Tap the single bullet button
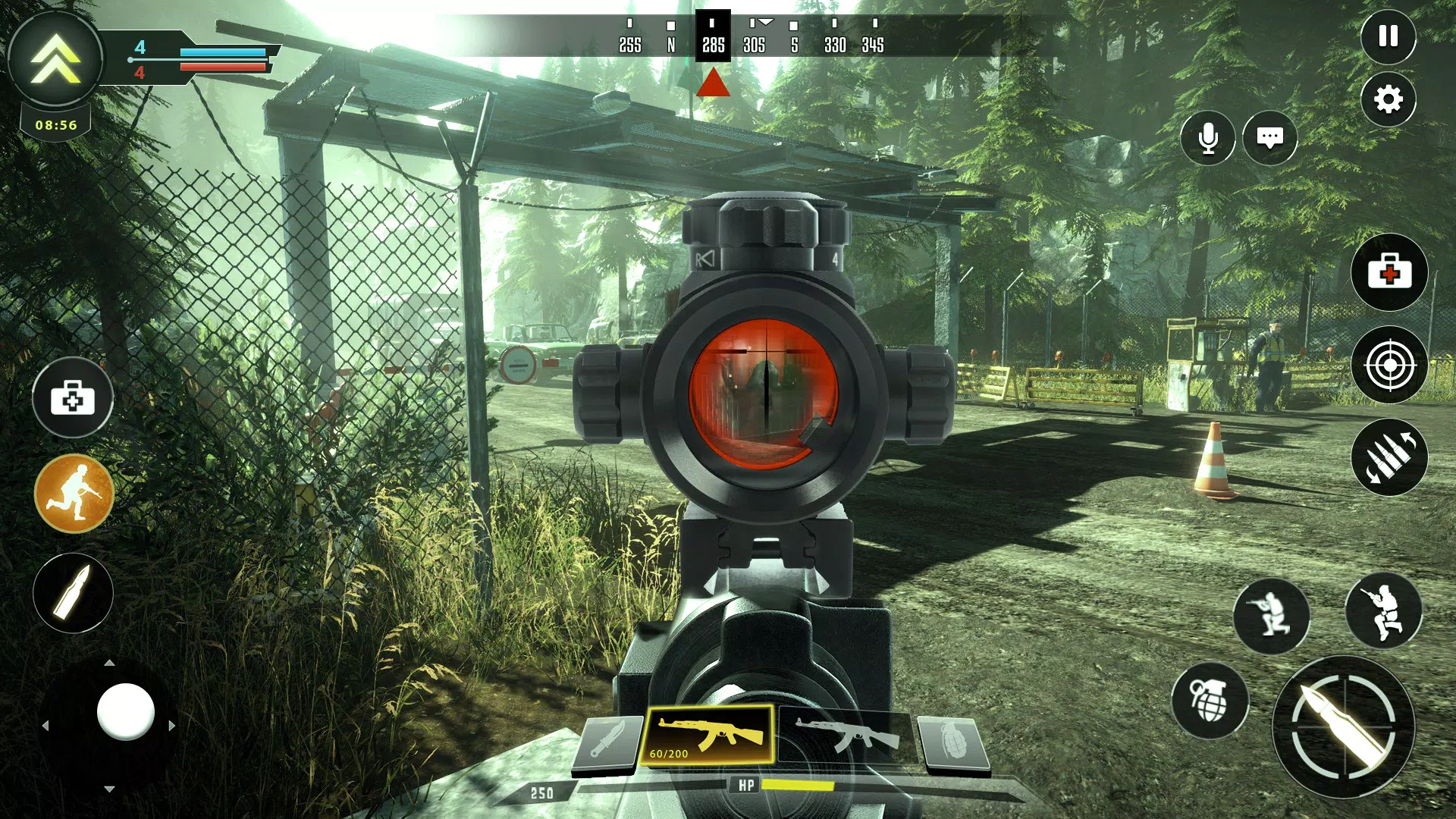The image size is (1456, 819). click(73, 593)
